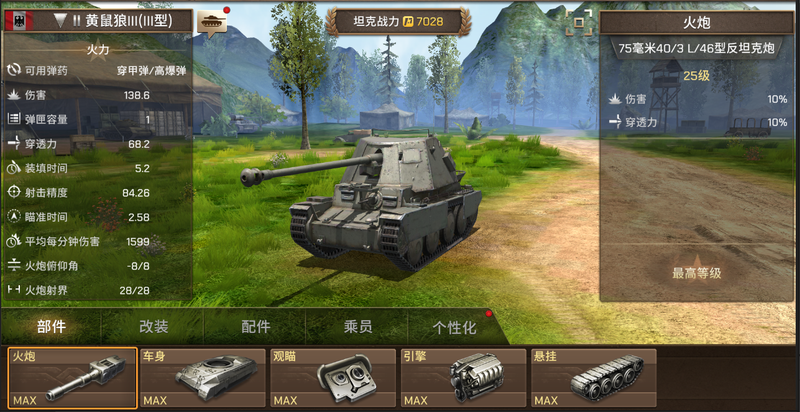Image resolution: width=800 pixels, height=412 pixels.
Task: Toggle the fullscreen view bracket icon
Action: tap(575, 25)
